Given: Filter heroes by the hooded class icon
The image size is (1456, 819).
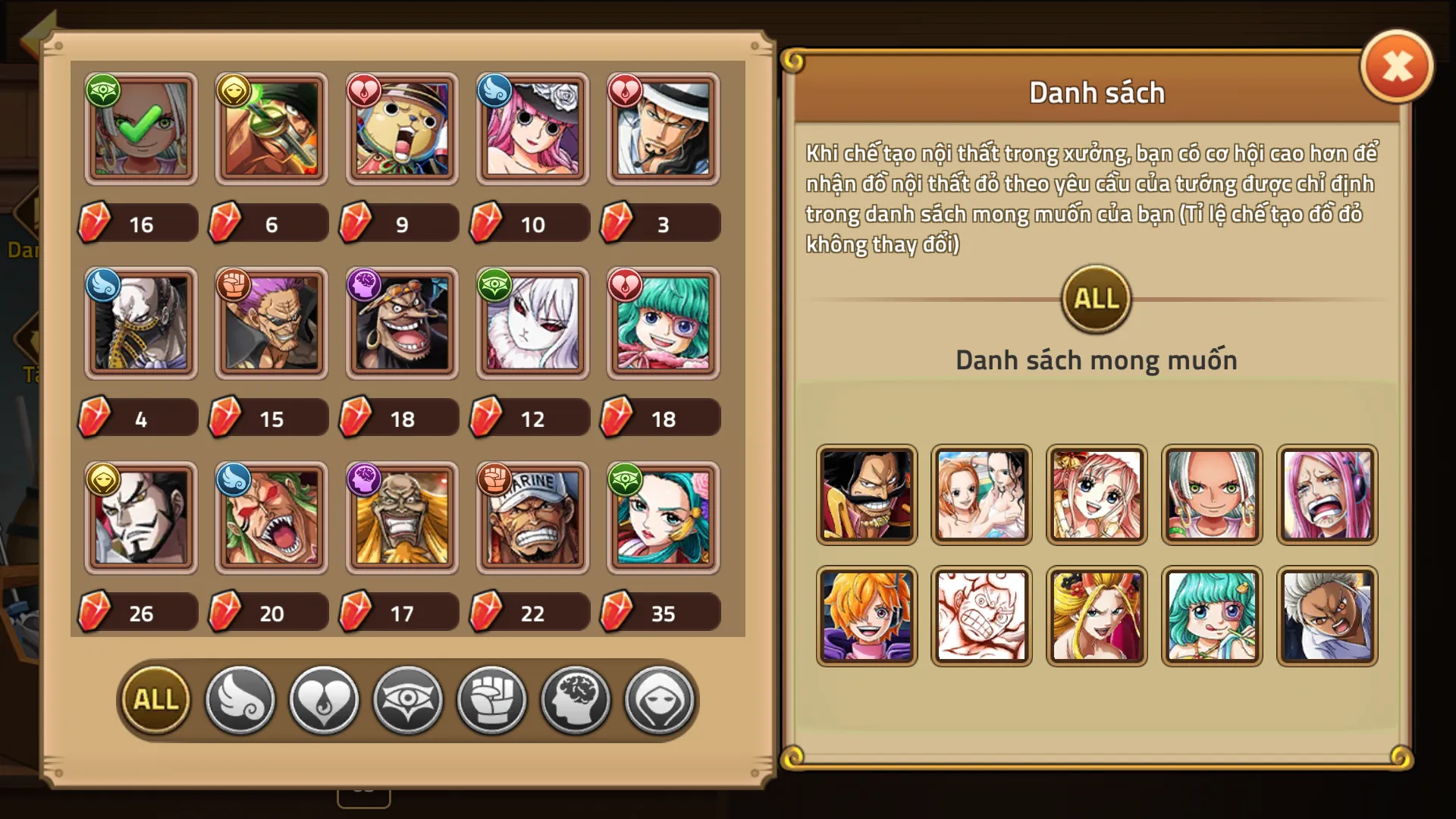Looking at the screenshot, I should [x=660, y=700].
